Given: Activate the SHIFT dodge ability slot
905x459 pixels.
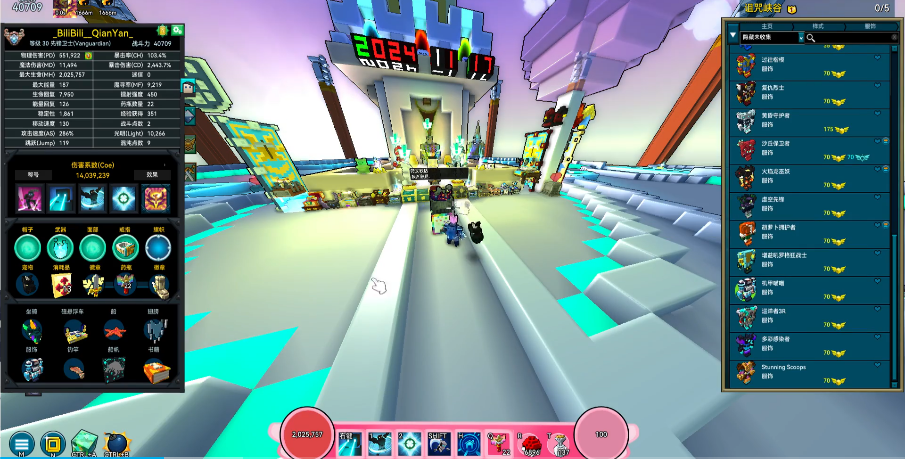Looking at the screenshot, I should [438, 442].
